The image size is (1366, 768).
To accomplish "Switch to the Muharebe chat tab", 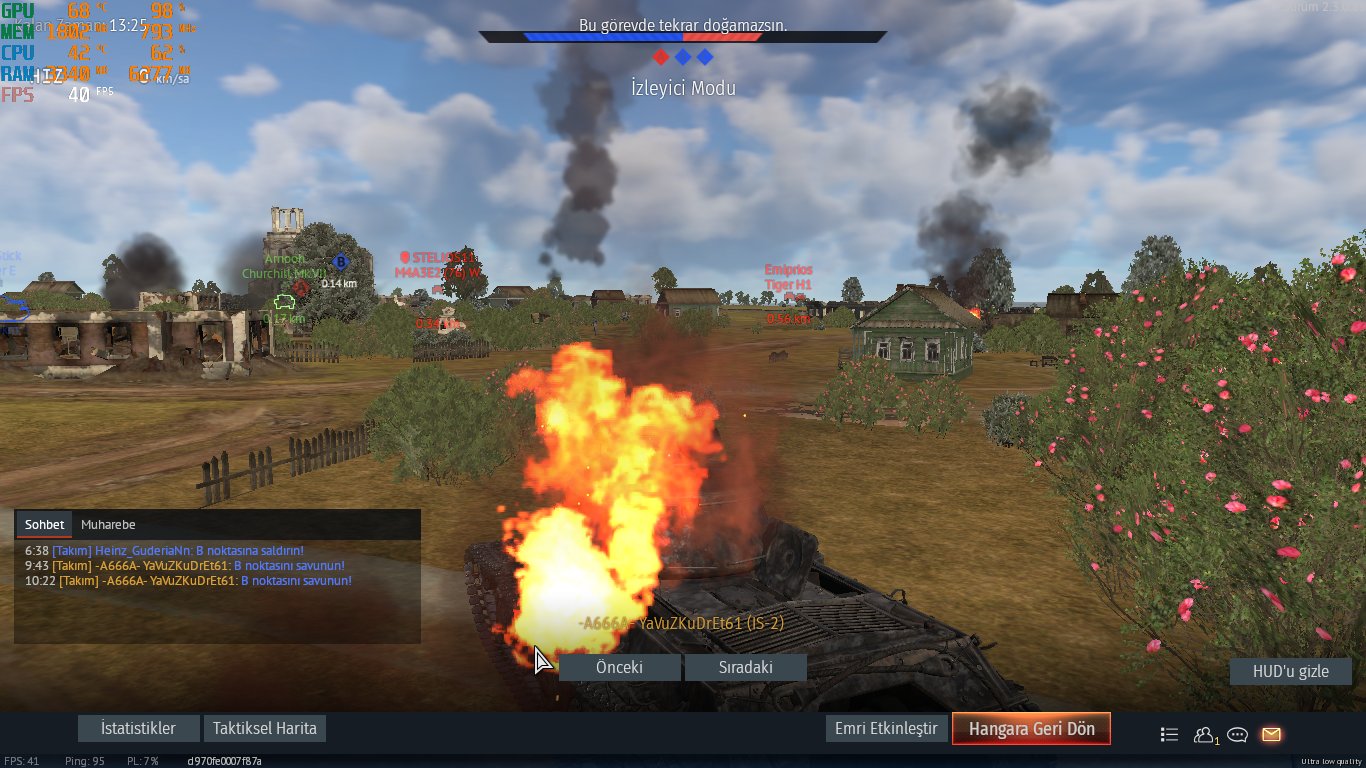I will coord(108,524).
